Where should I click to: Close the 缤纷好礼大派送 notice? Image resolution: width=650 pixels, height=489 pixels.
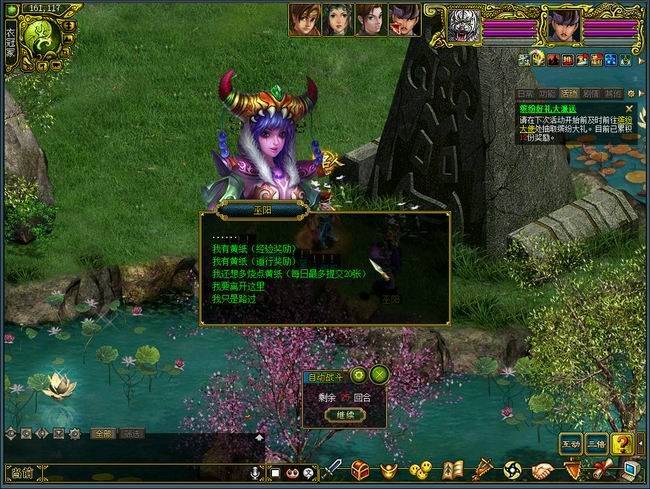pyautogui.click(x=629, y=107)
